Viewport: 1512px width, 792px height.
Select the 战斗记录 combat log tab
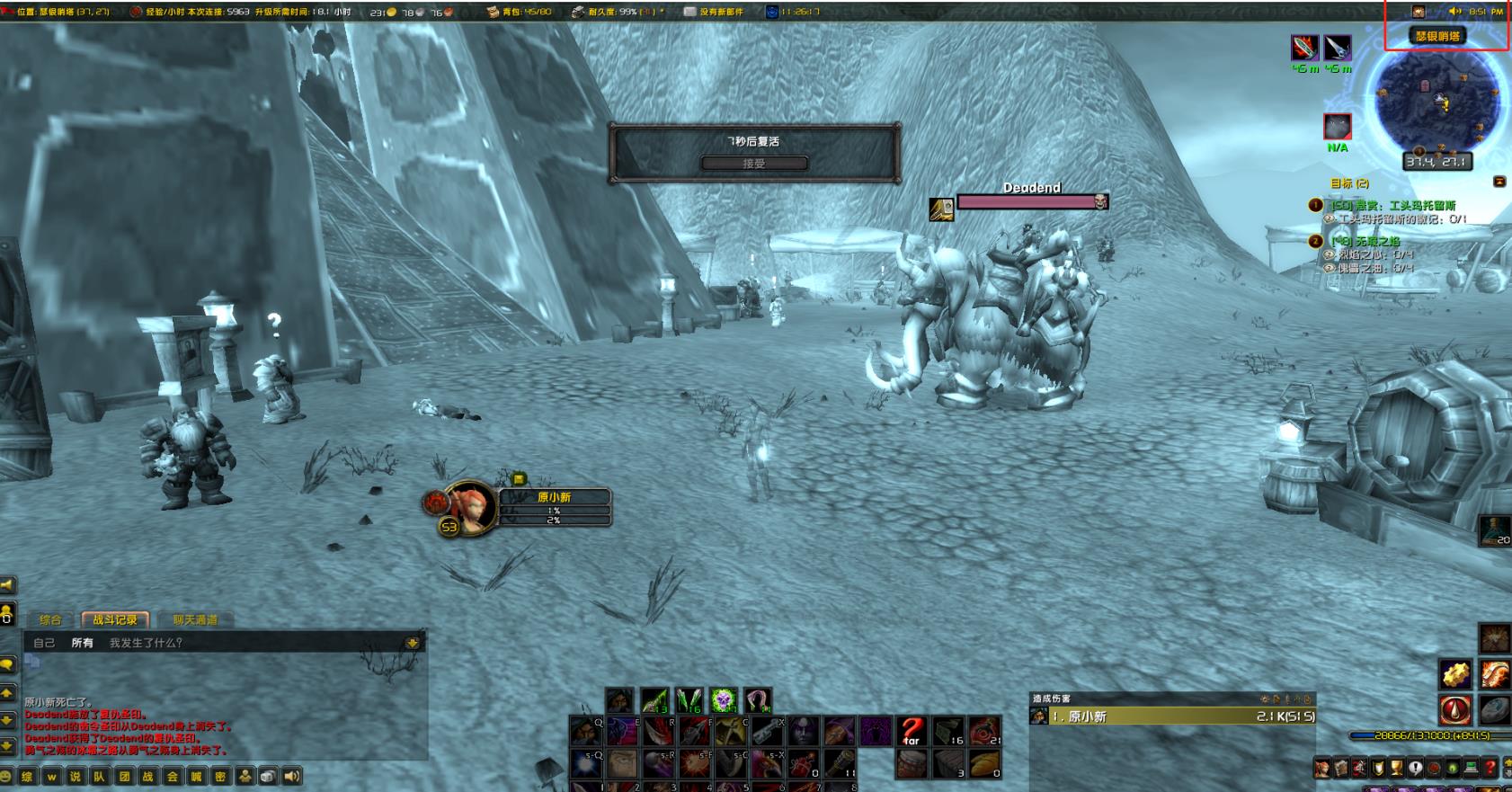pos(115,619)
